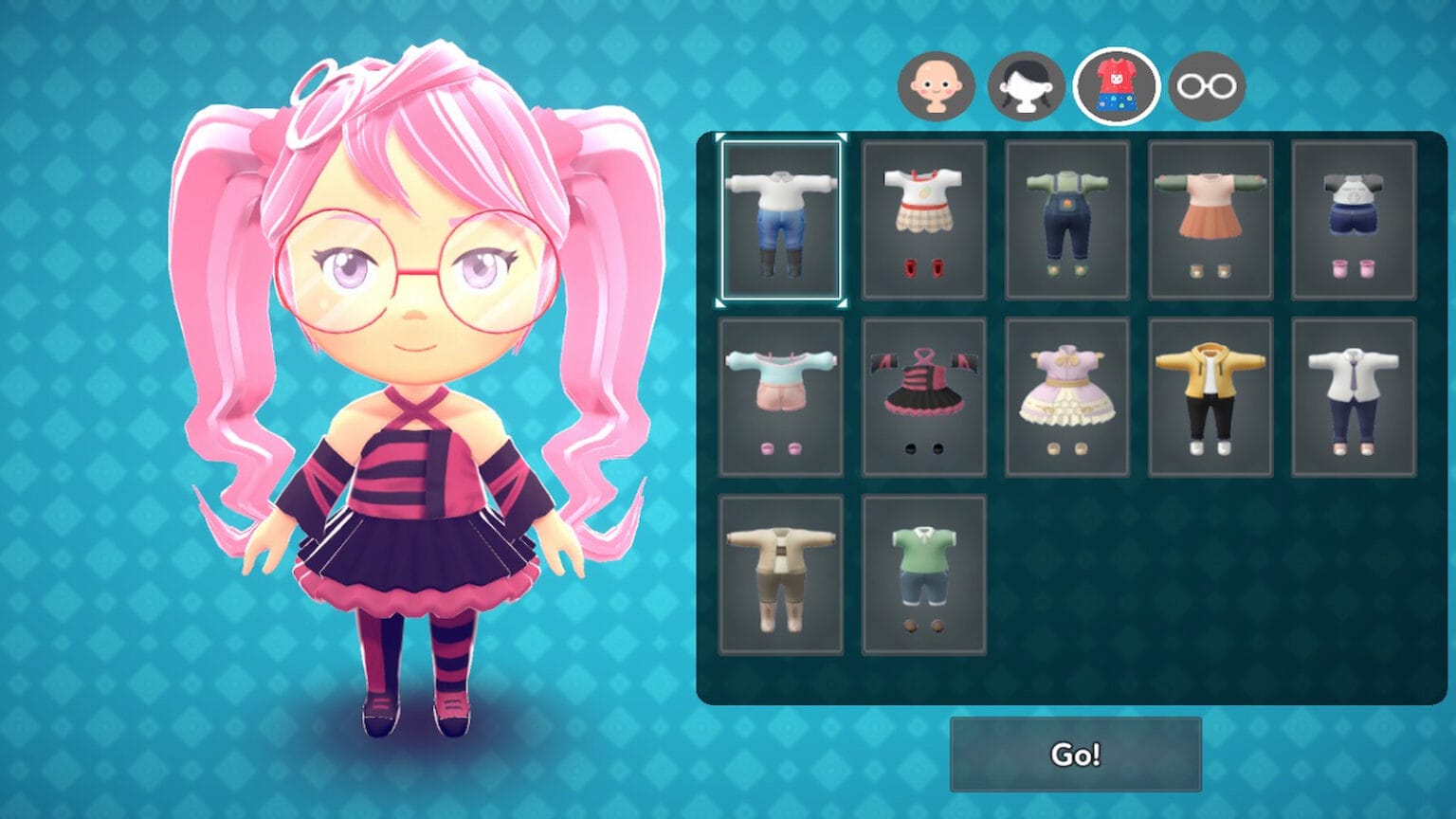Select the hairstyle category icon
Viewport: 1456px width, 819px height.
click(x=1029, y=84)
